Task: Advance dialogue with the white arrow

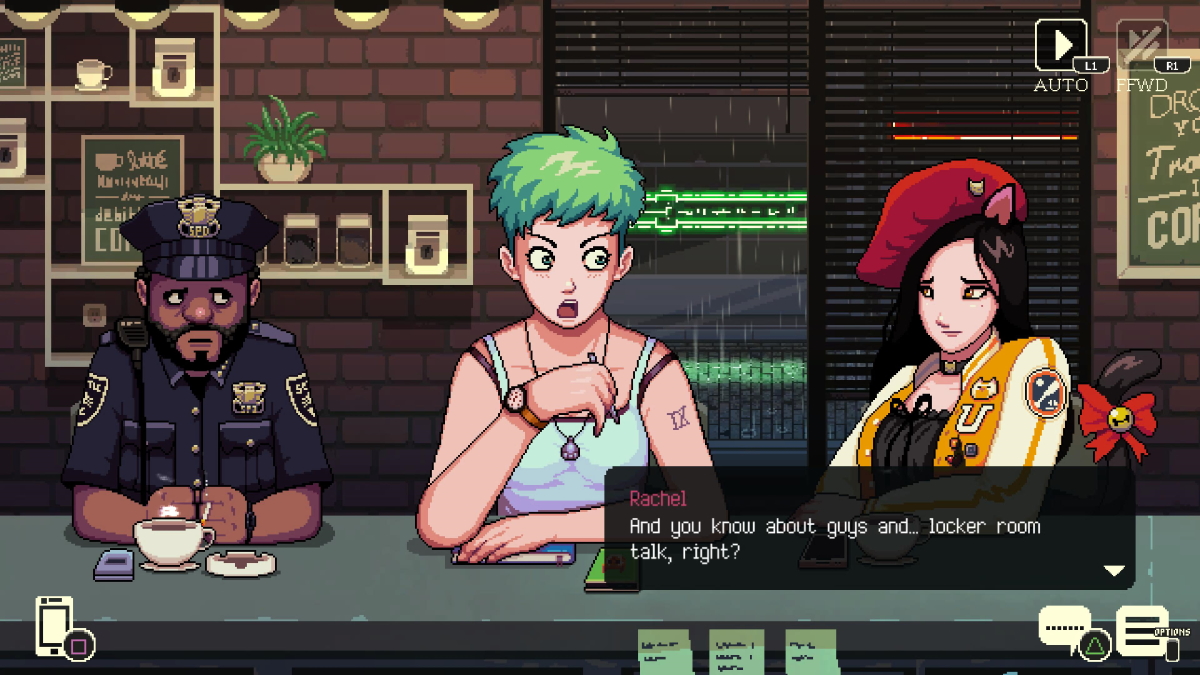Action: click(1113, 570)
